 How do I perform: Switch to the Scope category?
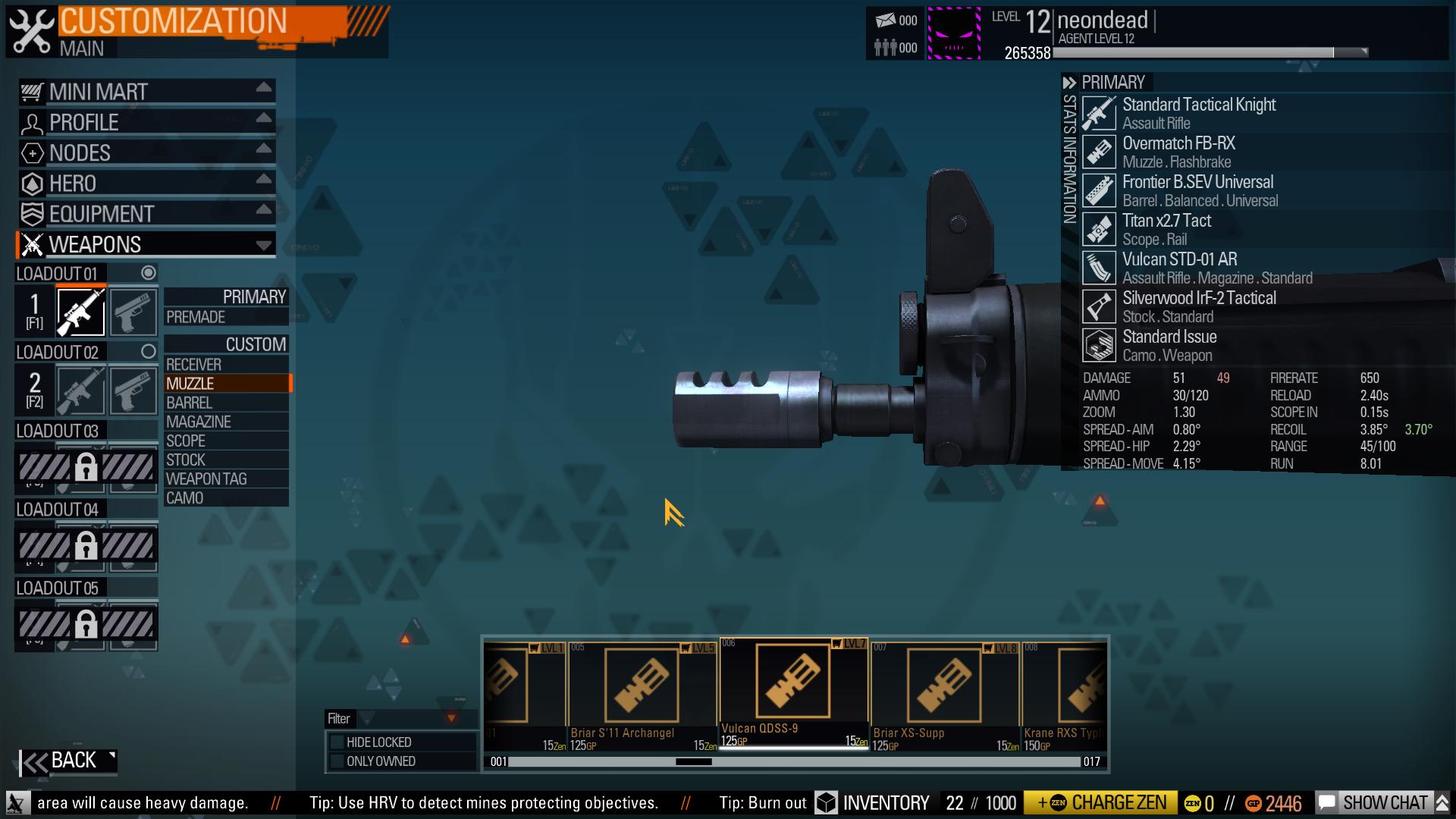point(226,441)
